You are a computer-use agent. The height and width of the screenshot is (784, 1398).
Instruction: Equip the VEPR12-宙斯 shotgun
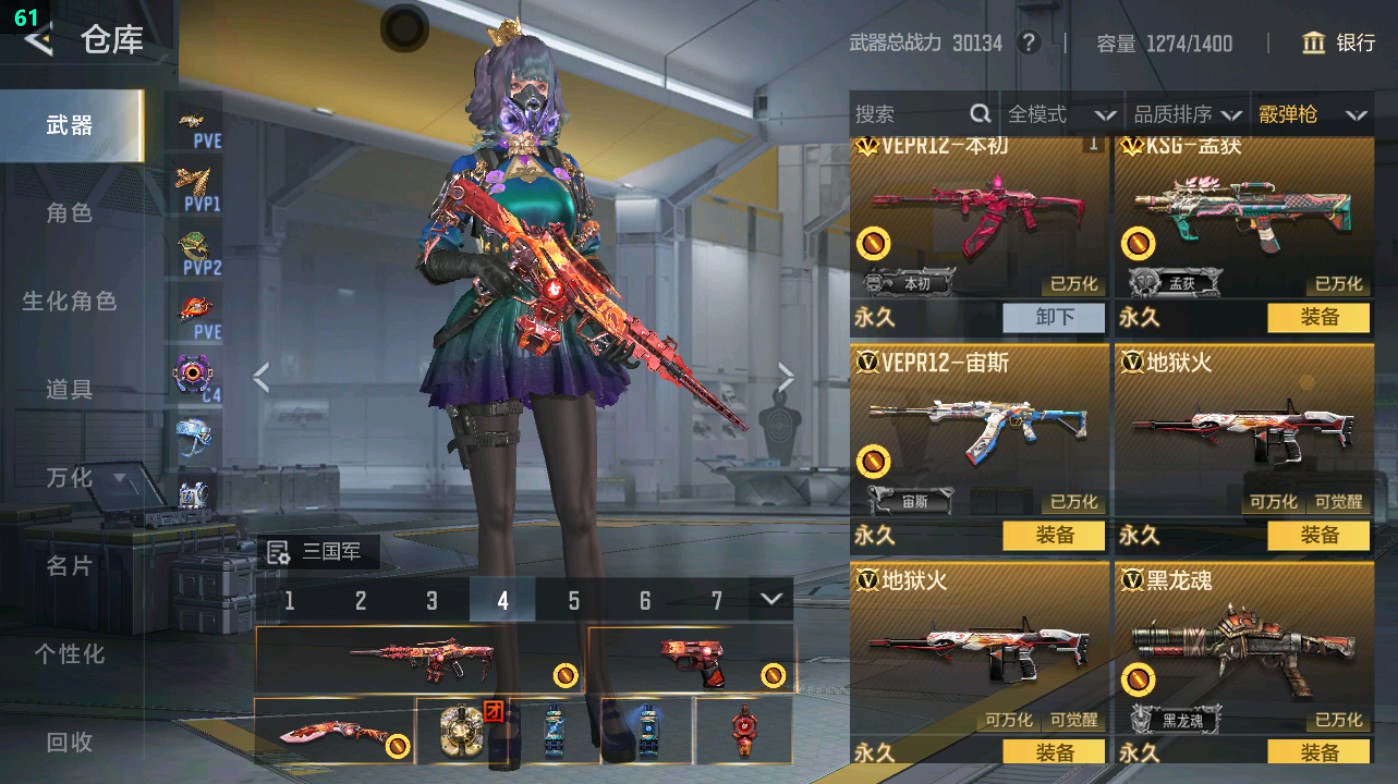coord(1054,535)
